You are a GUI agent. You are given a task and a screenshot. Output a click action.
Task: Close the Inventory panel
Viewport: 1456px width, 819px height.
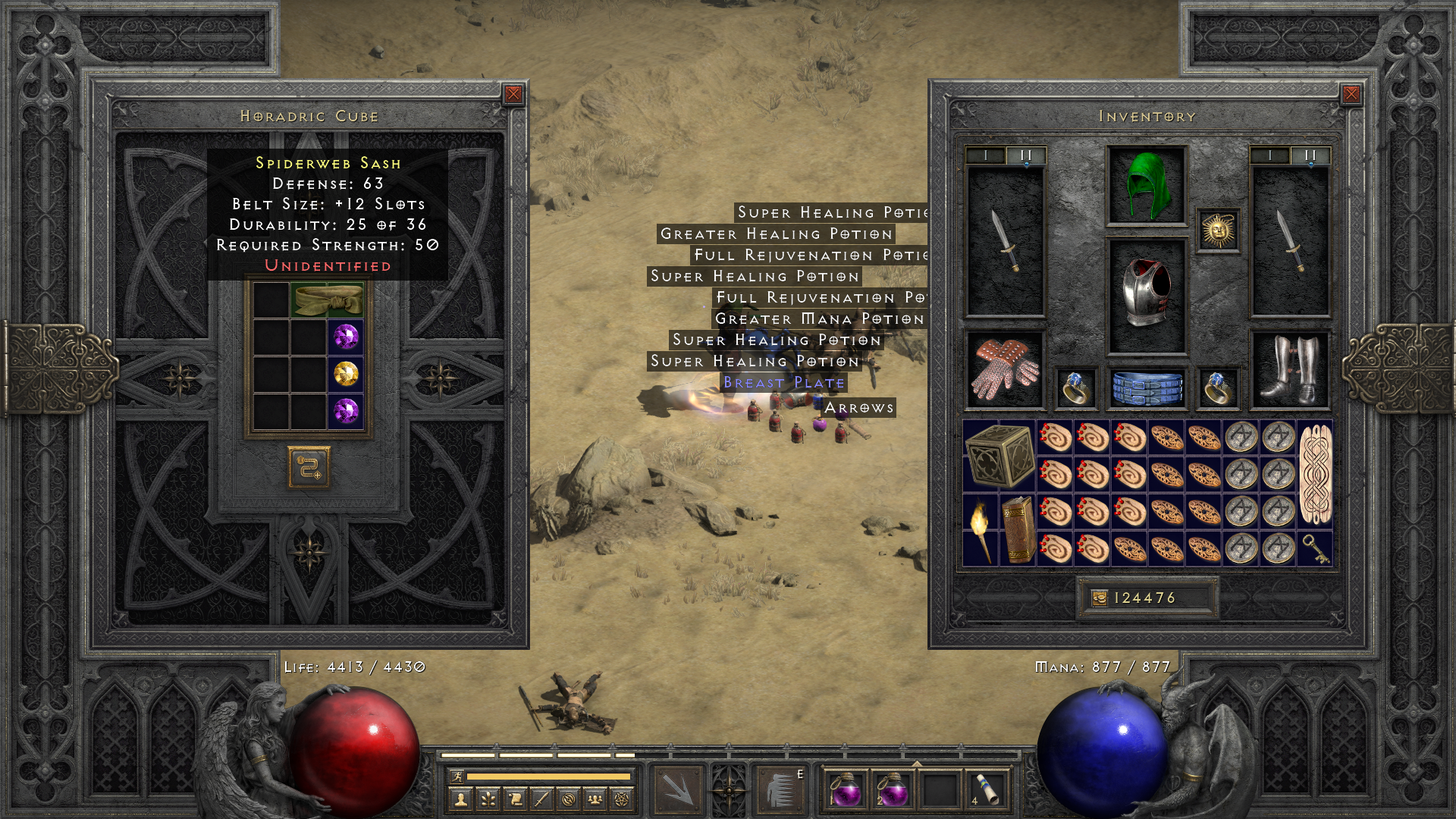1351,94
